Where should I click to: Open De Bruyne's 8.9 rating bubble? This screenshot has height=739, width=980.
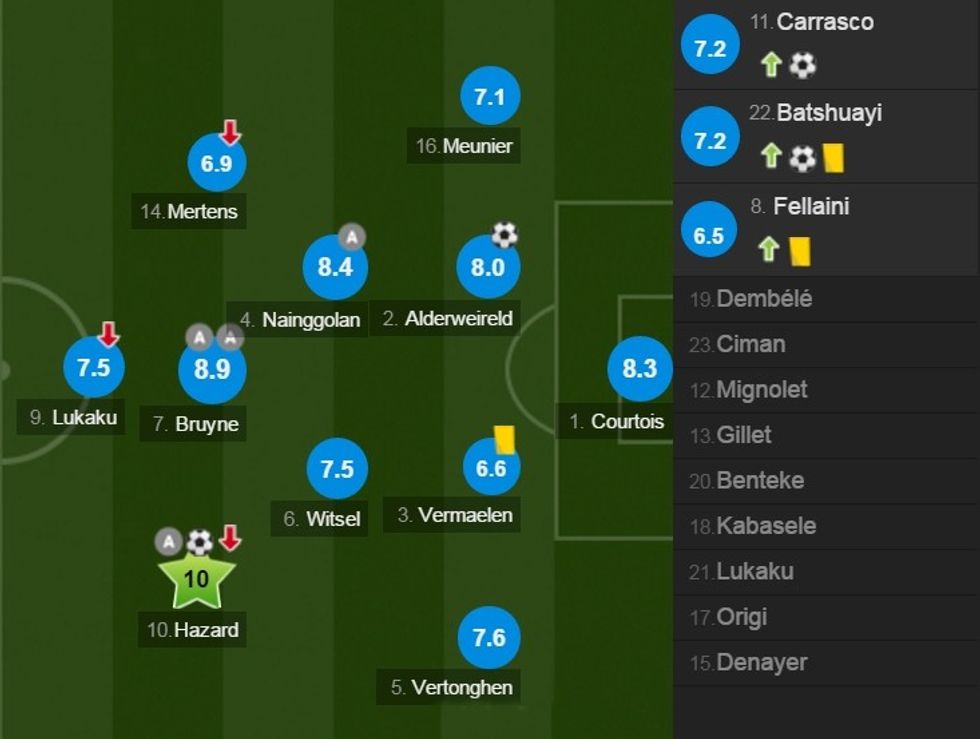click(x=212, y=369)
